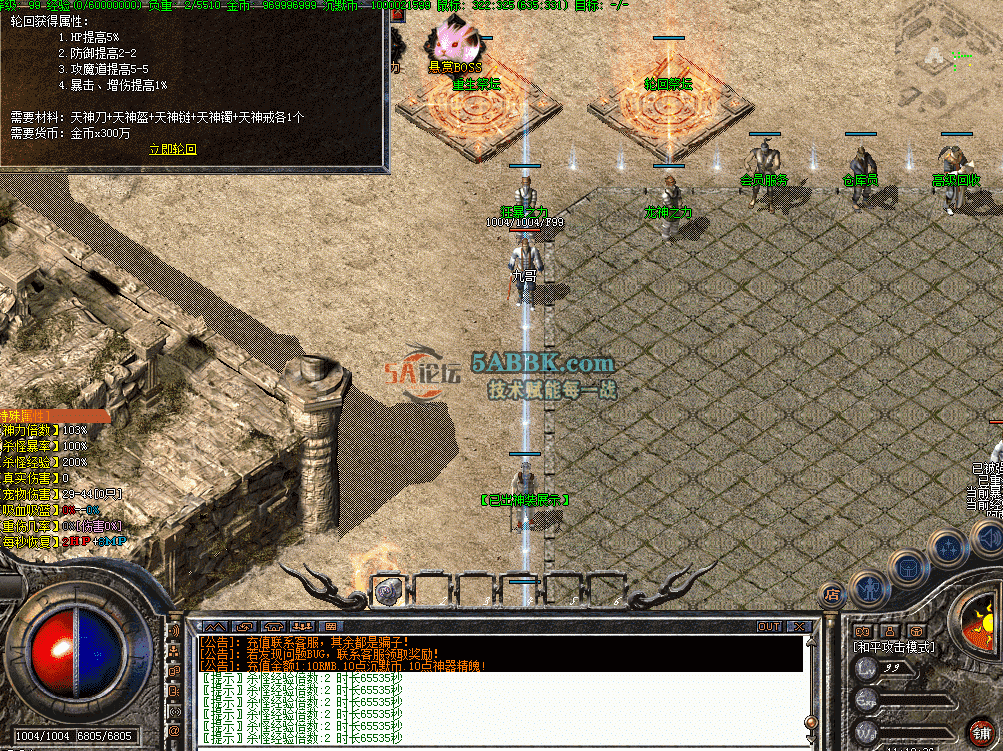Image resolution: width=1003 pixels, height=751 pixels.
Task: Click the 立即轮回 reincarnation link
Action: click(173, 149)
